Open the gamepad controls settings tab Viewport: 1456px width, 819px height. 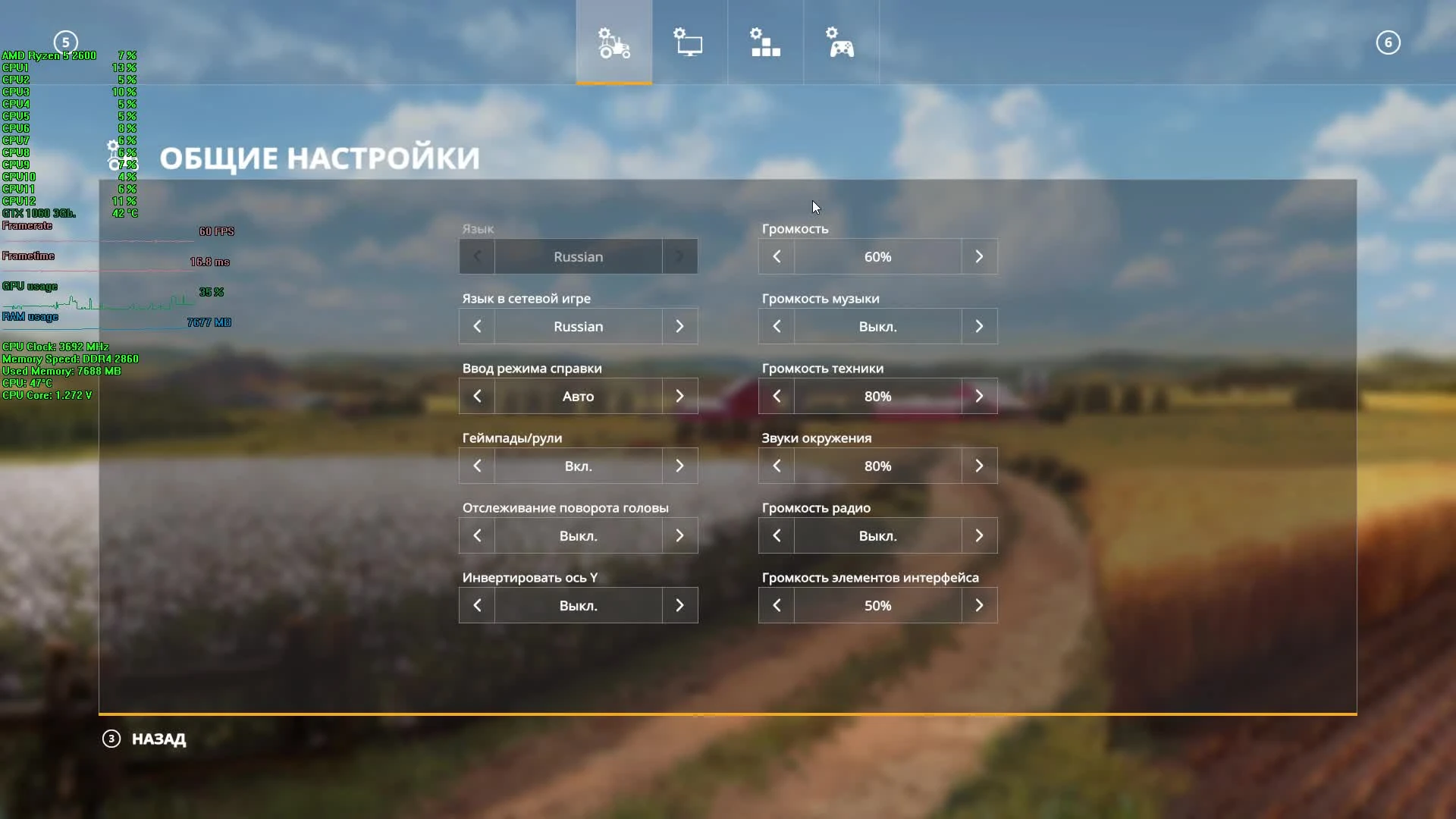click(842, 43)
